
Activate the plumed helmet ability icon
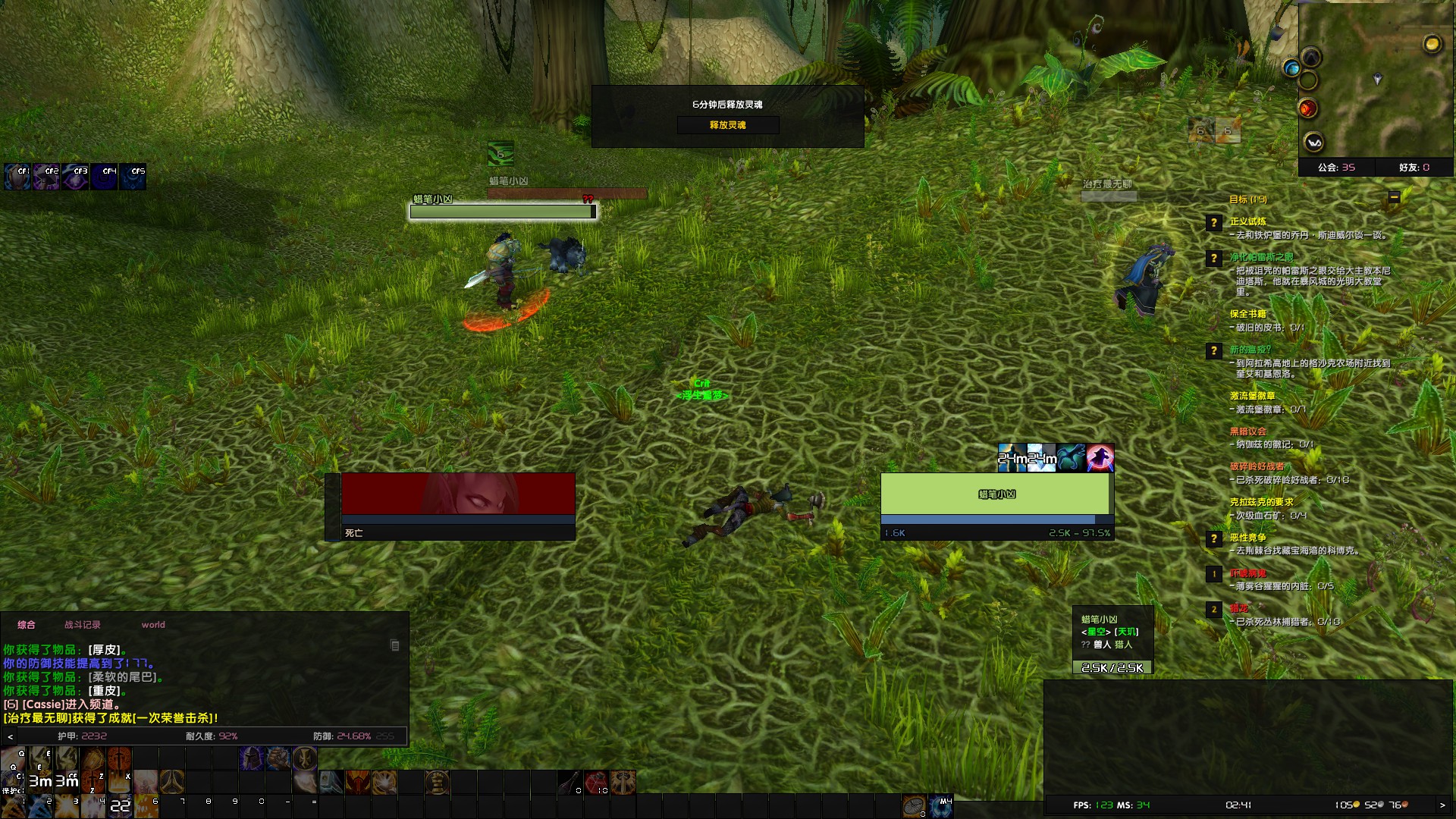tap(251, 758)
